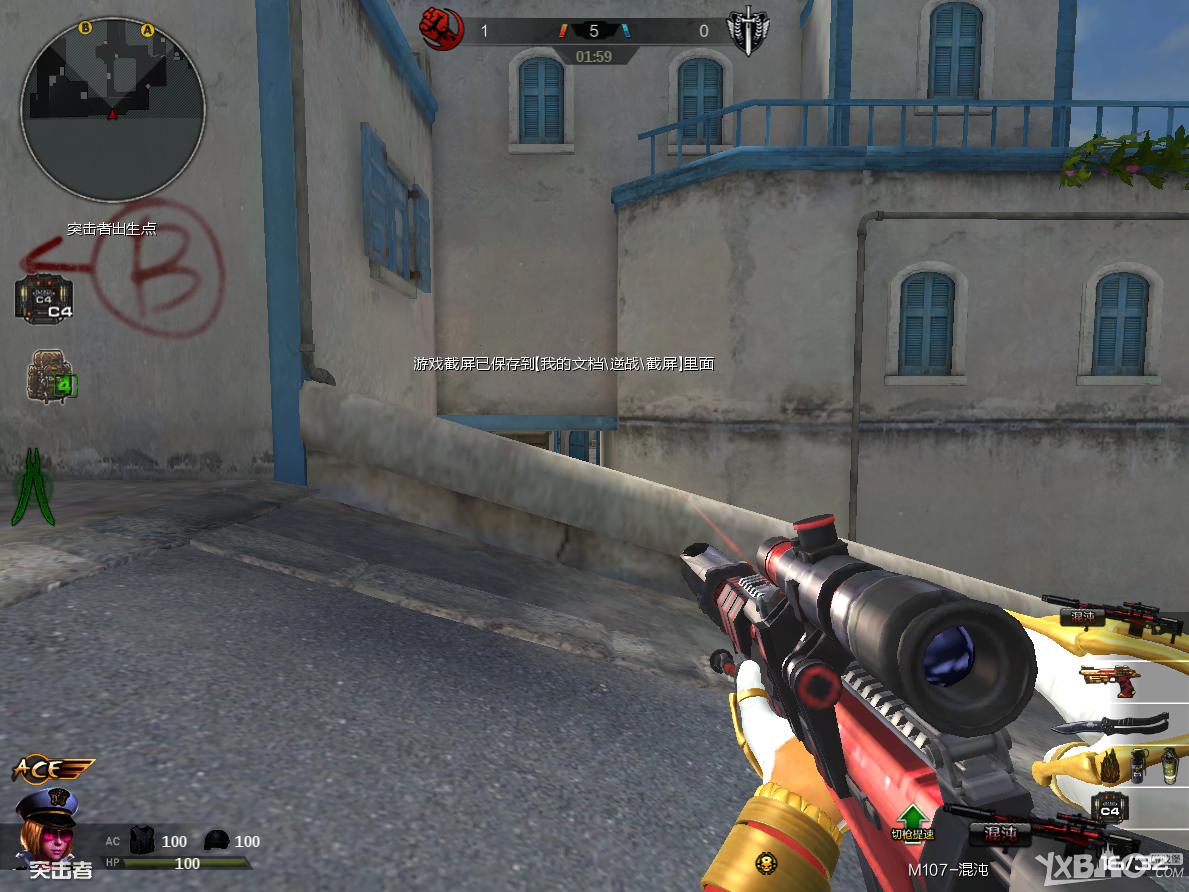Select the flame grenade icon

(1111, 765)
